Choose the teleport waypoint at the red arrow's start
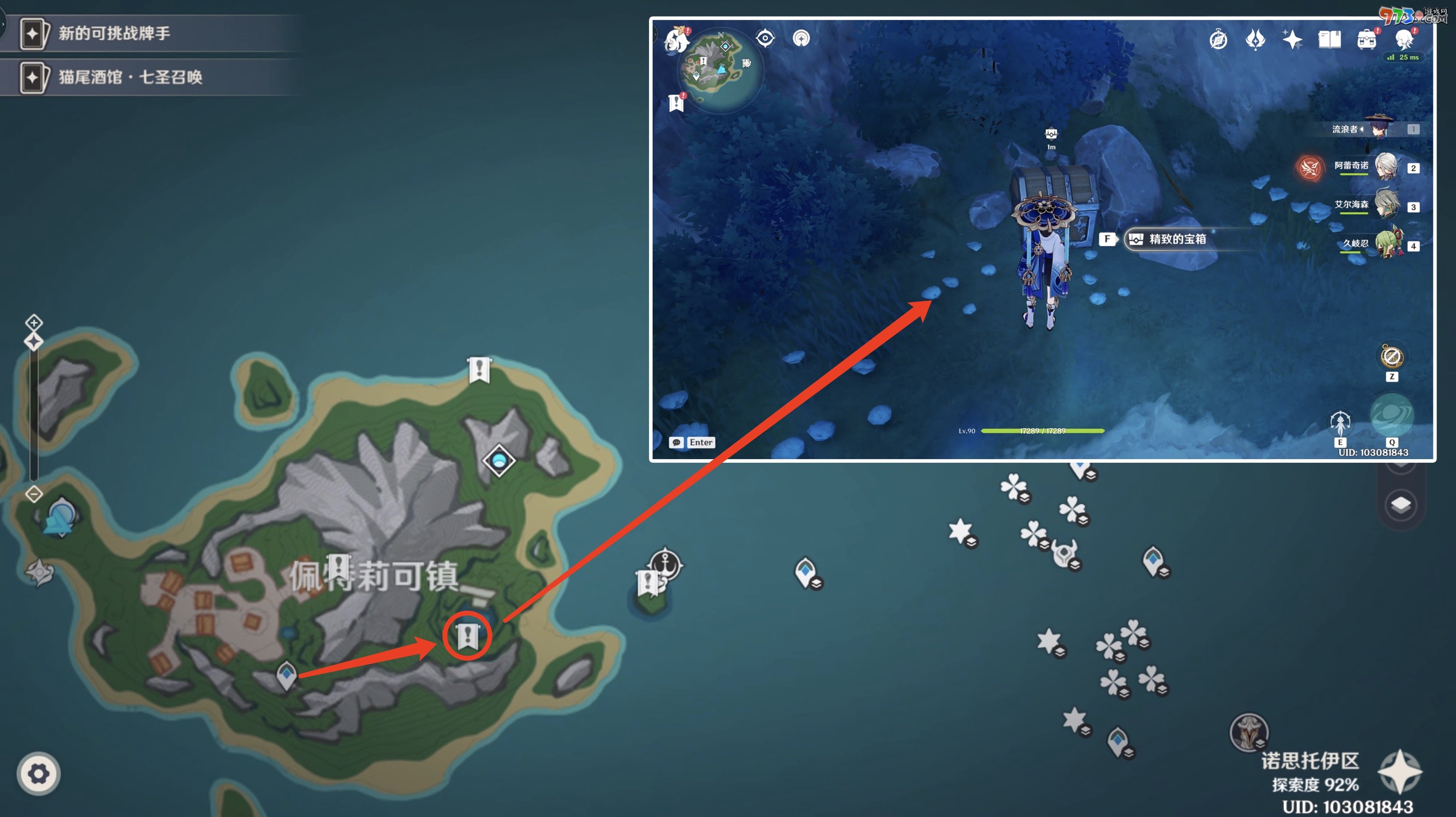1456x817 pixels. (x=286, y=674)
